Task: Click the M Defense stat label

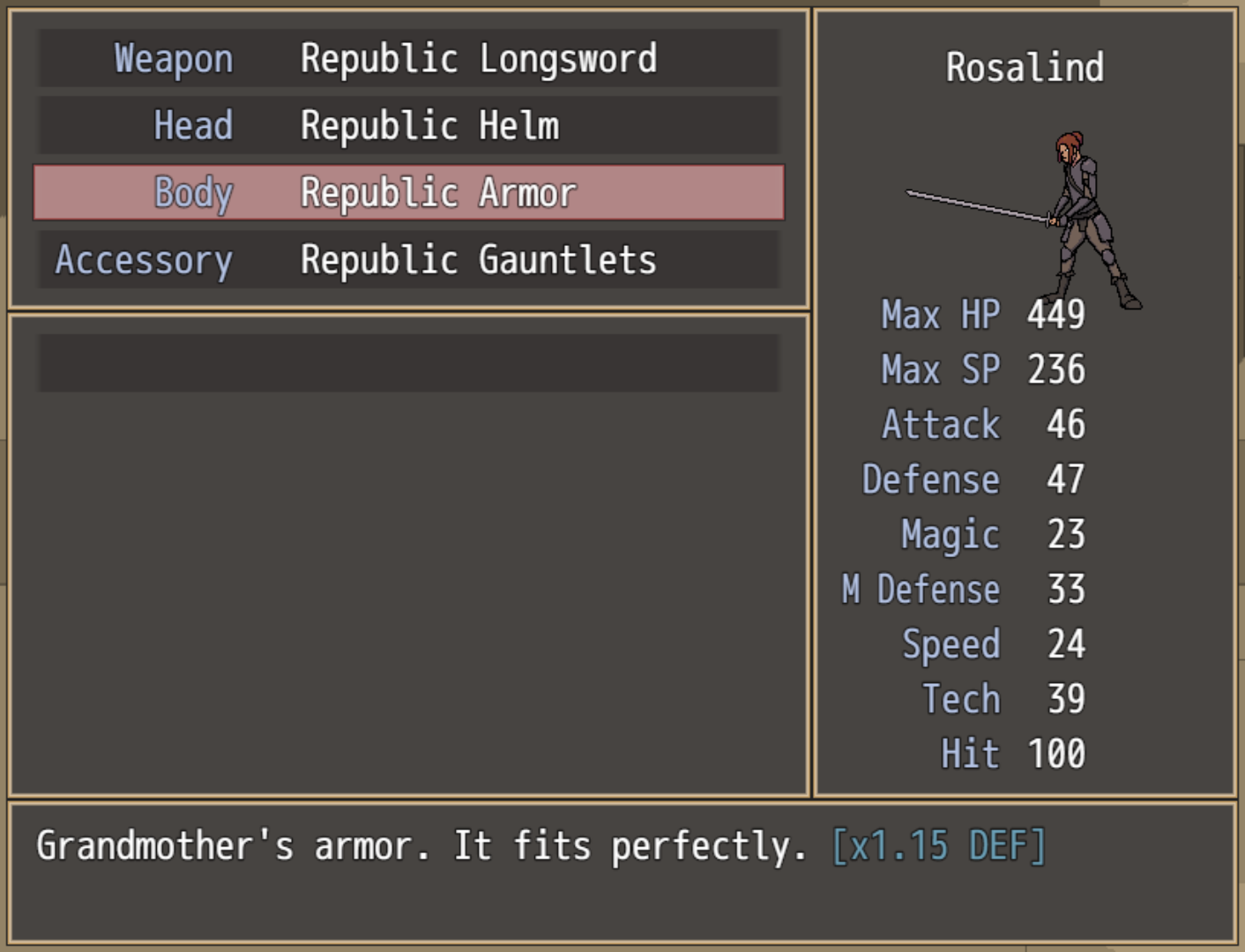Action: pos(921,589)
